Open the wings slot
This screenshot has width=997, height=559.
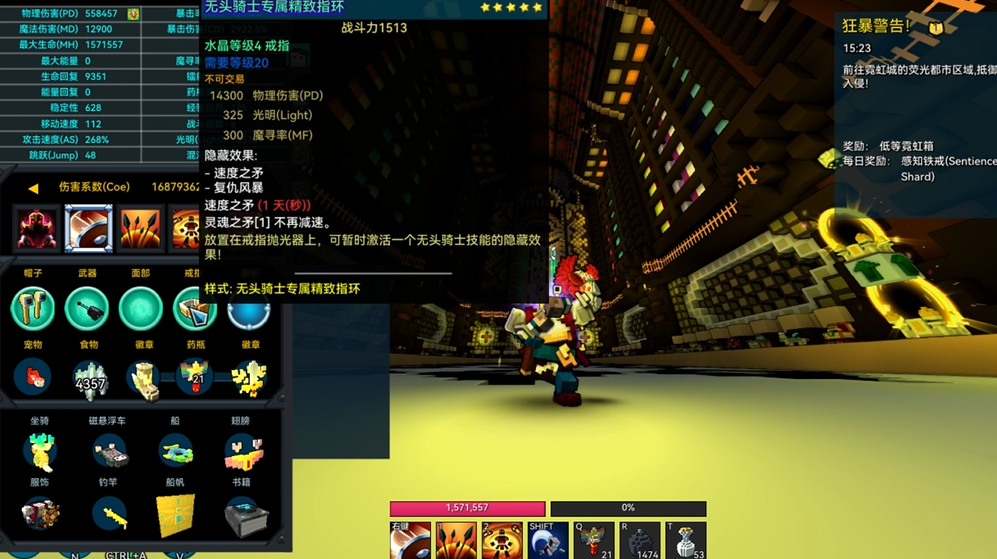point(242,452)
